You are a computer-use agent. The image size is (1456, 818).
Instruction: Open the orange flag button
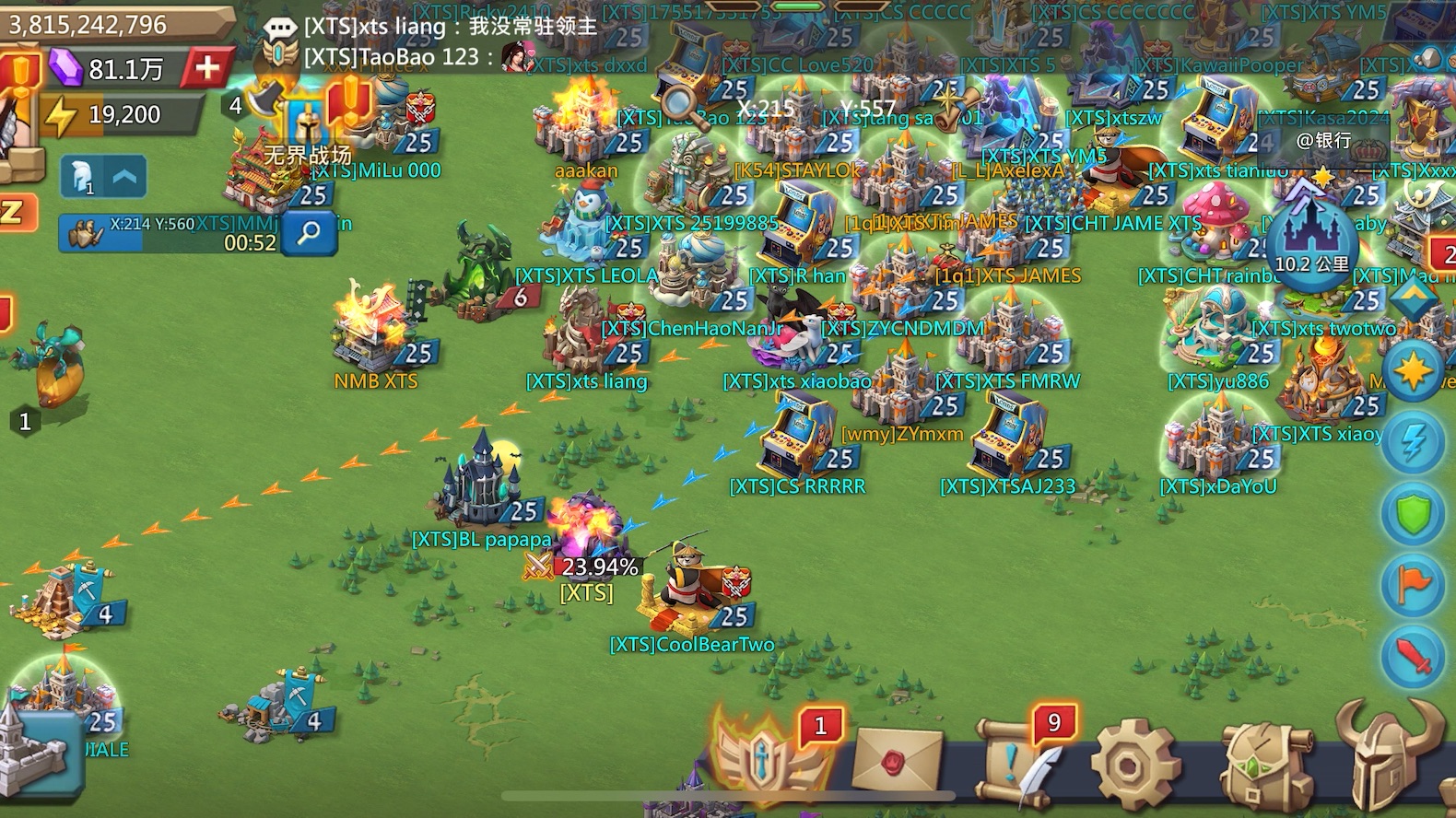click(x=1413, y=585)
